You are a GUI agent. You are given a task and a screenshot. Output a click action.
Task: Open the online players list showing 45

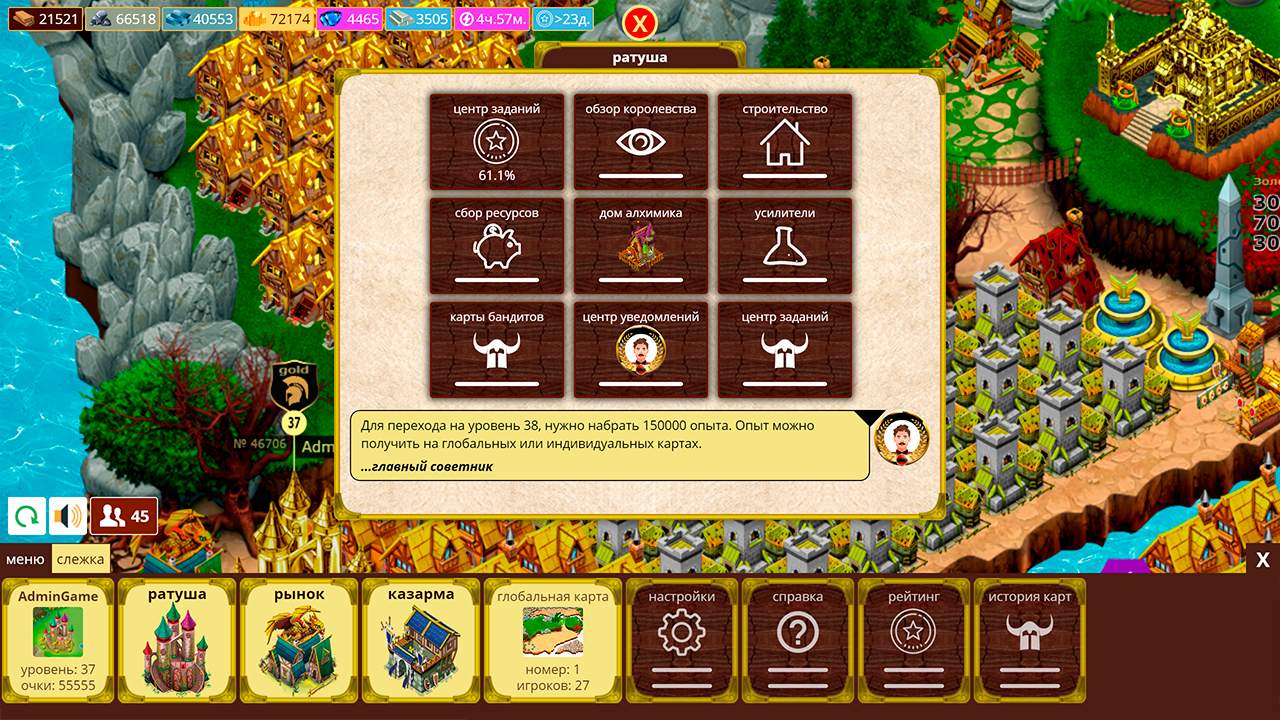pos(120,516)
